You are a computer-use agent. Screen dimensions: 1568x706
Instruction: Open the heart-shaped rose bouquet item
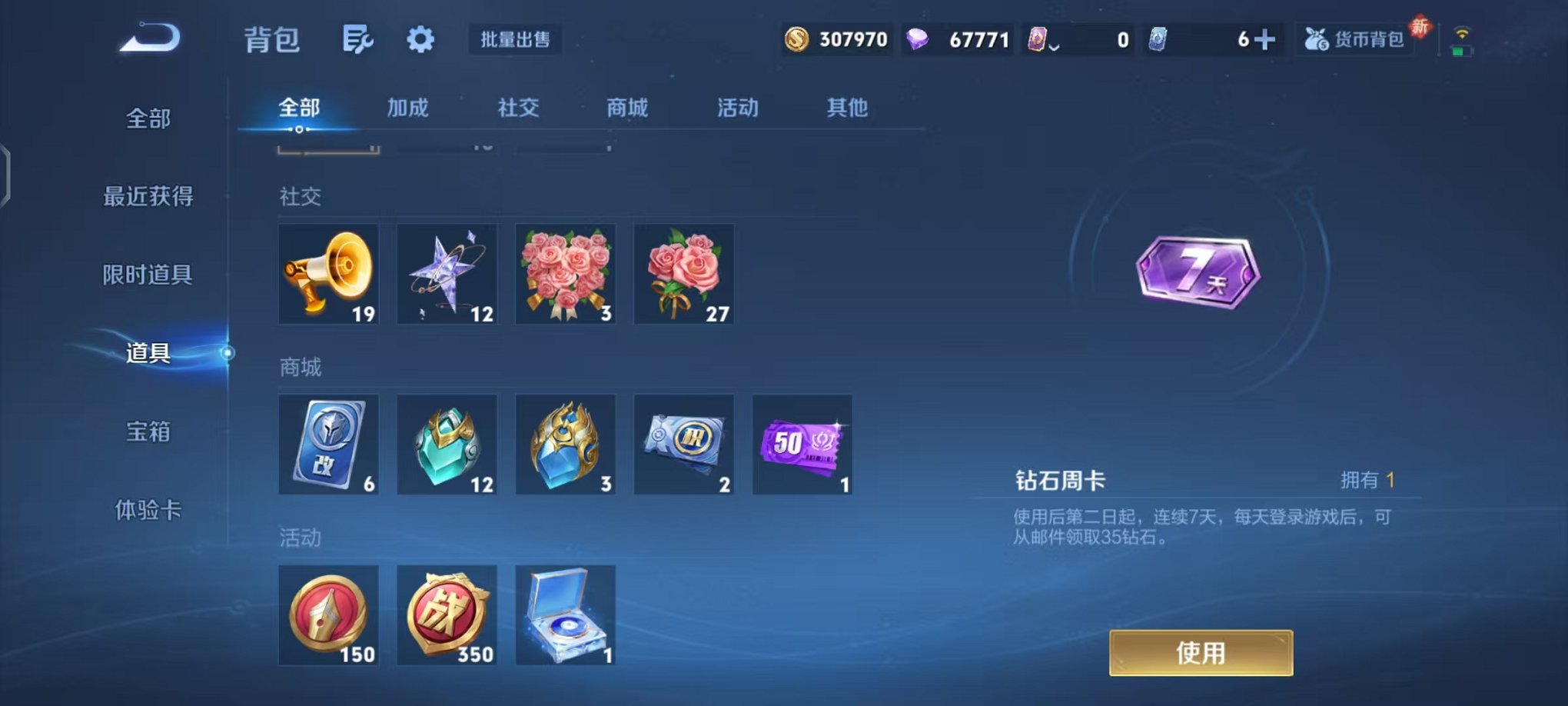pos(565,275)
